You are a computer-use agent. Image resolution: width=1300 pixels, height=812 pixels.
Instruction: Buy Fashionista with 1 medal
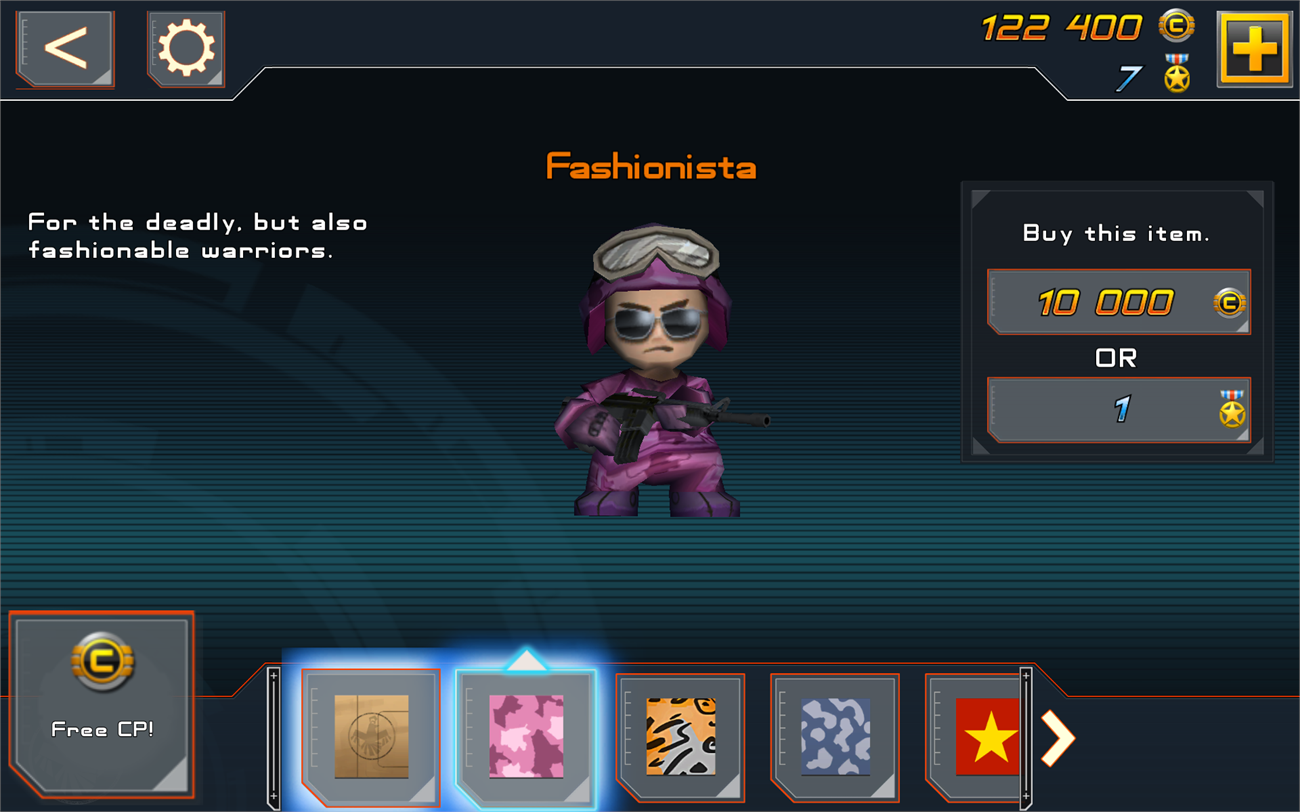(1118, 409)
